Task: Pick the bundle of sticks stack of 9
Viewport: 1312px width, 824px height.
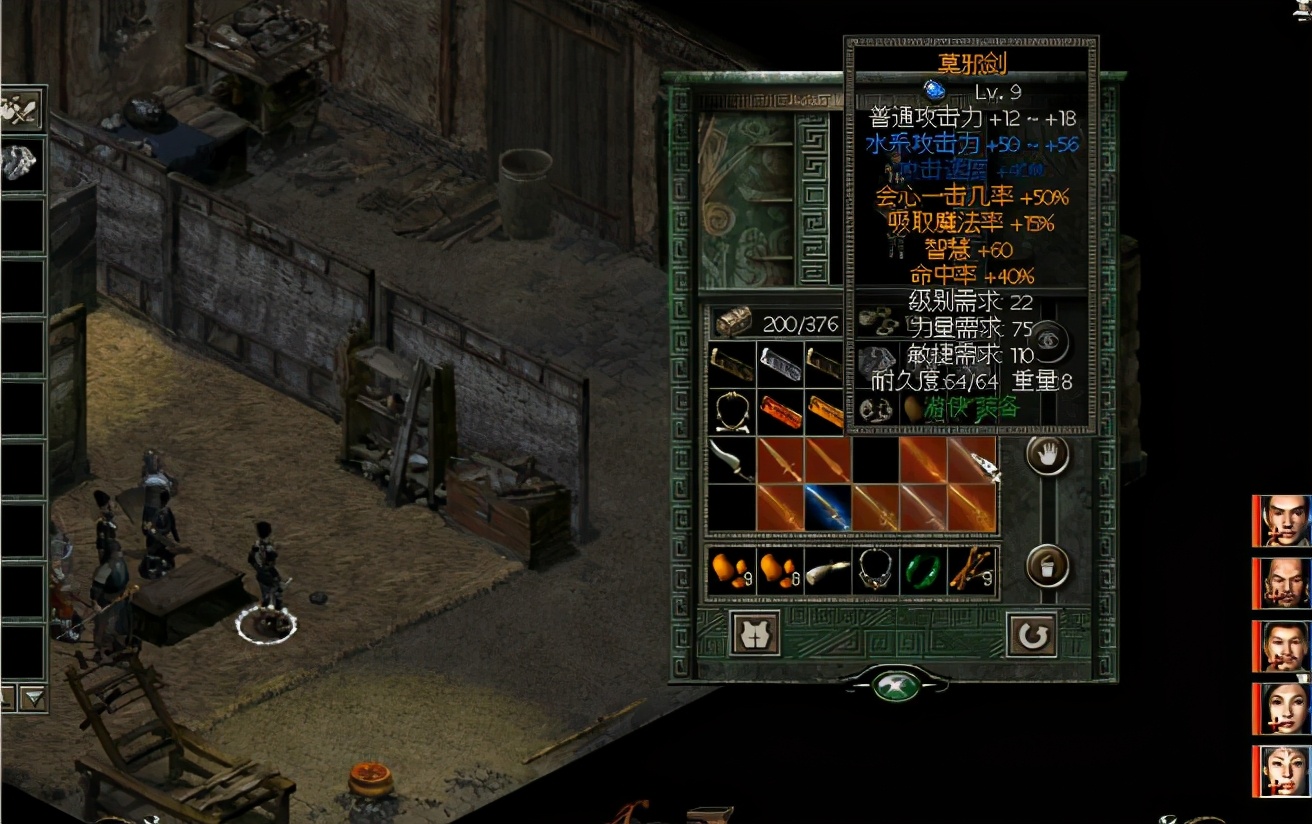Action: click(x=972, y=570)
